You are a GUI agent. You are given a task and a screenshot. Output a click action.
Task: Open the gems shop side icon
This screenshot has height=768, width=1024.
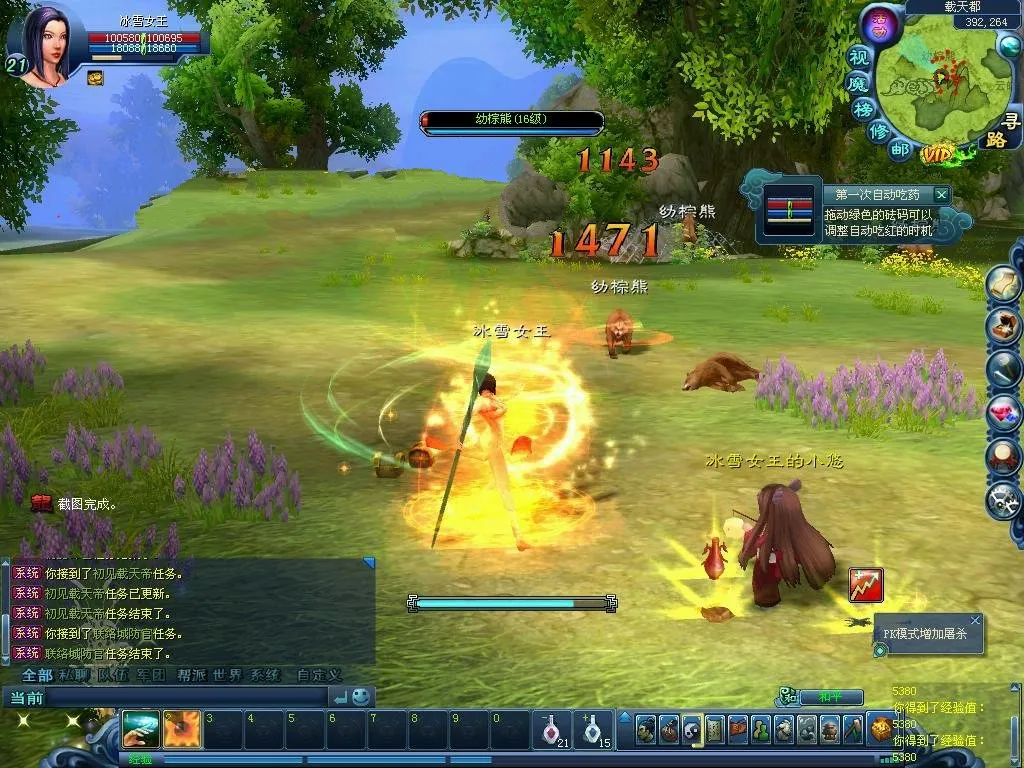(x=1003, y=412)
